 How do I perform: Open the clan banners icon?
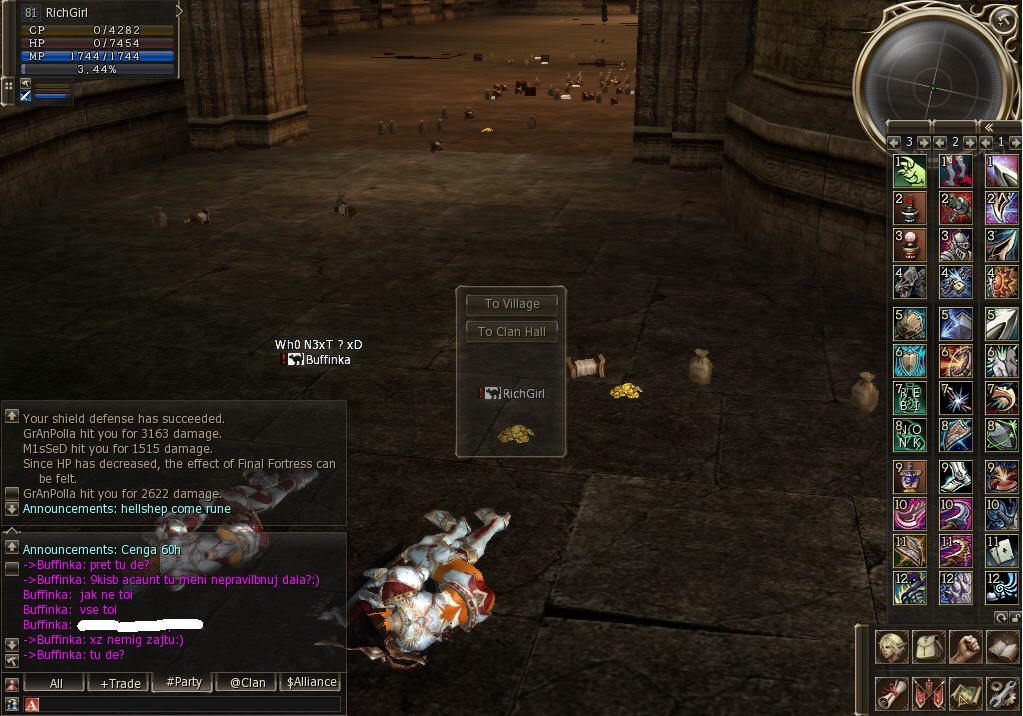929,692
